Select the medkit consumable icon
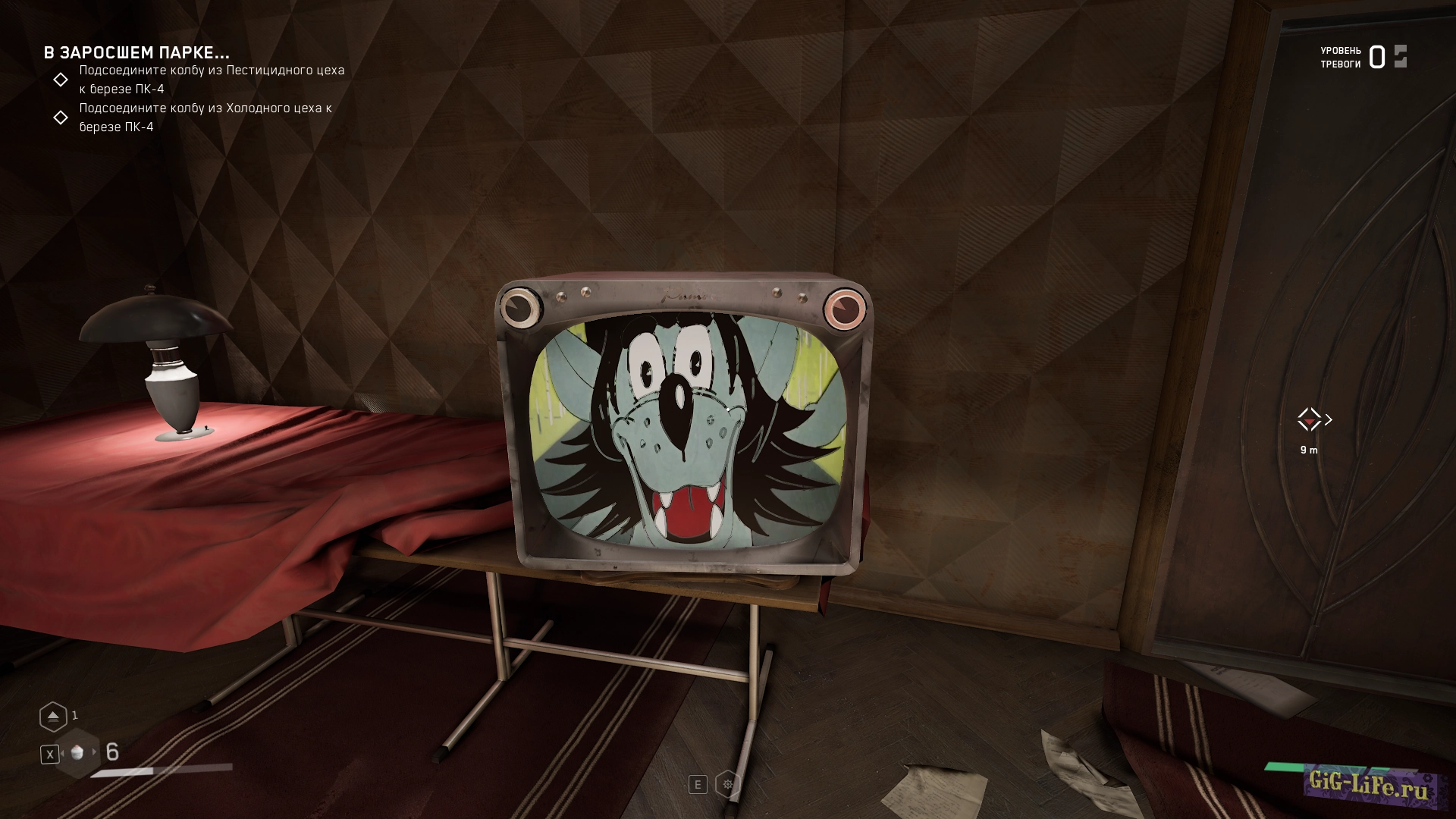The width and height of the screenshot is (1456, 819). [77, 754]
